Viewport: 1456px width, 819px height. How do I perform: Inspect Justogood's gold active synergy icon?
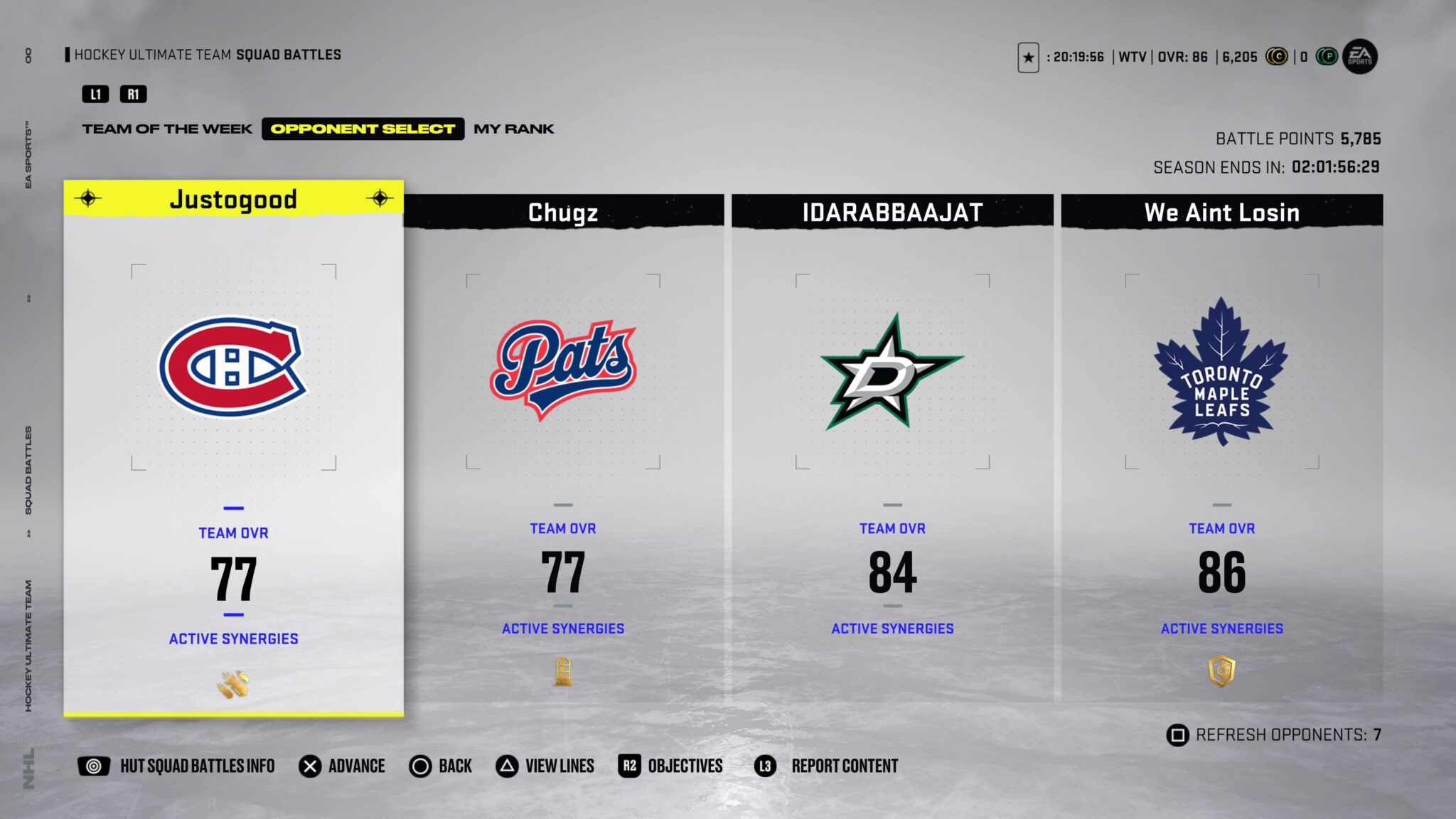click(x=233, y=685)
